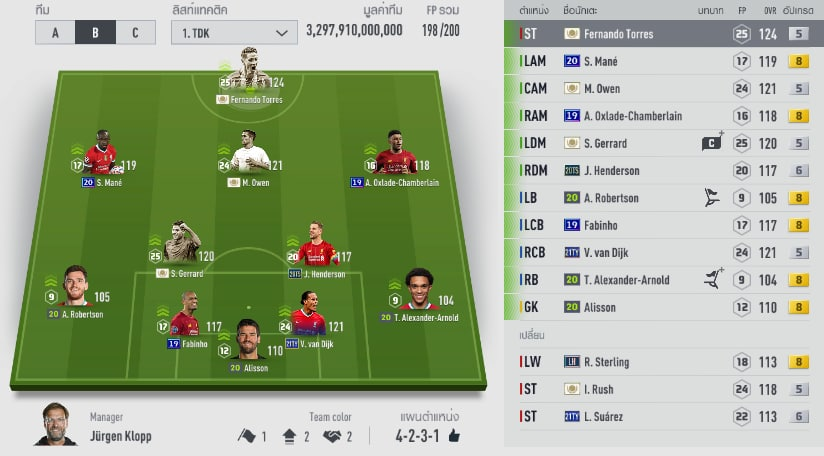Click T. Alexander-Arnold on the pitch
824x456 pixels.
coord(419,293)
